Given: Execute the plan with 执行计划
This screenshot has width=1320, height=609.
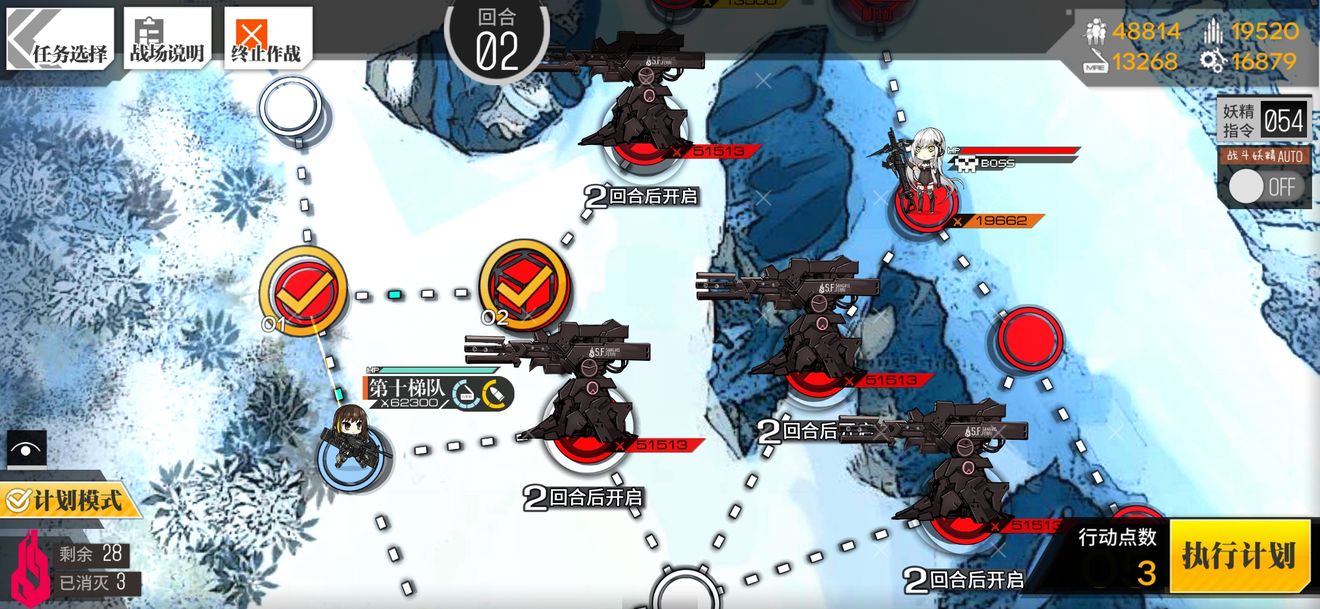Looking at the screenshot, I should pos(1238,556).
